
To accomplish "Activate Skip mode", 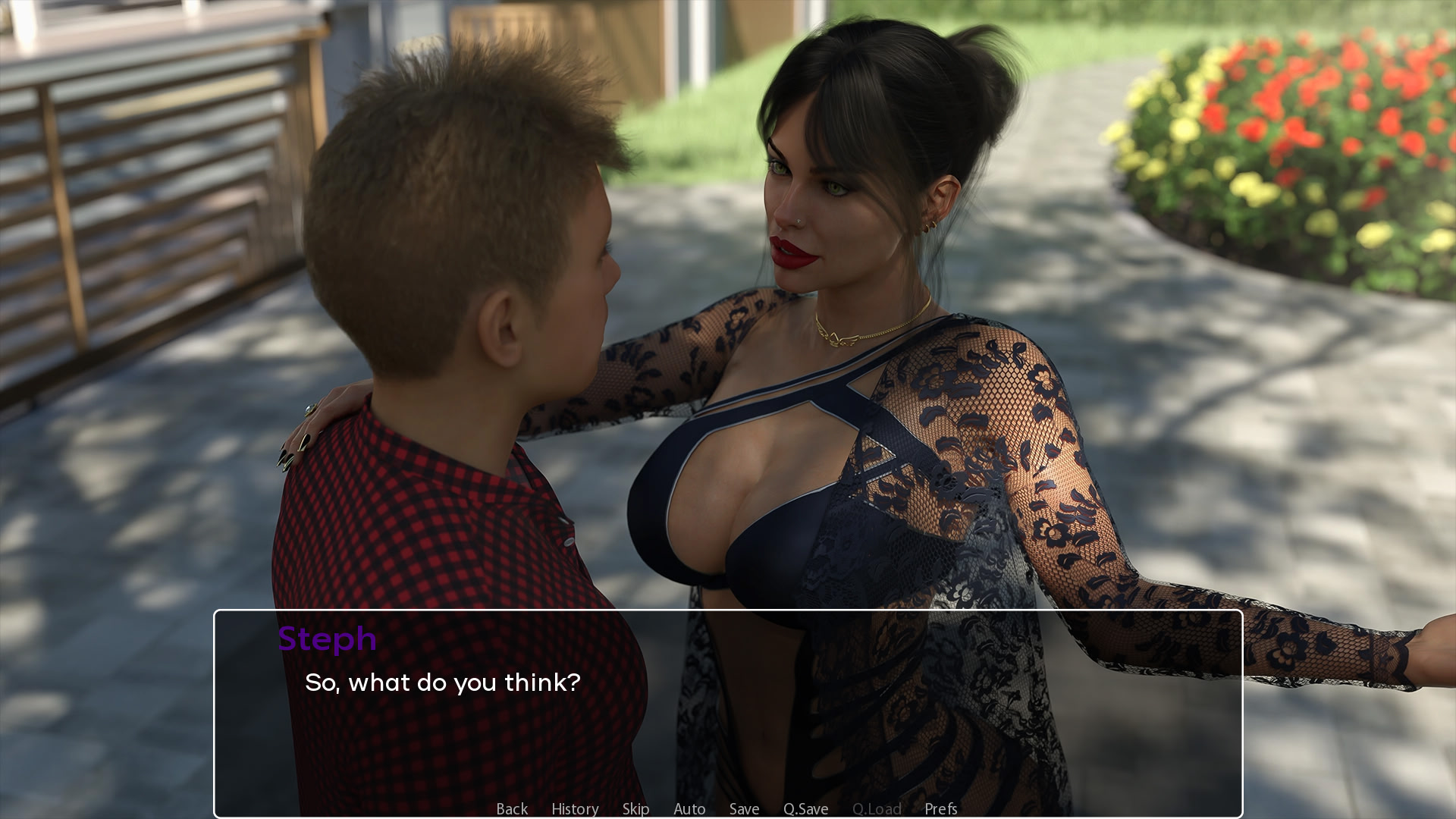I will [x=635, y=808].
